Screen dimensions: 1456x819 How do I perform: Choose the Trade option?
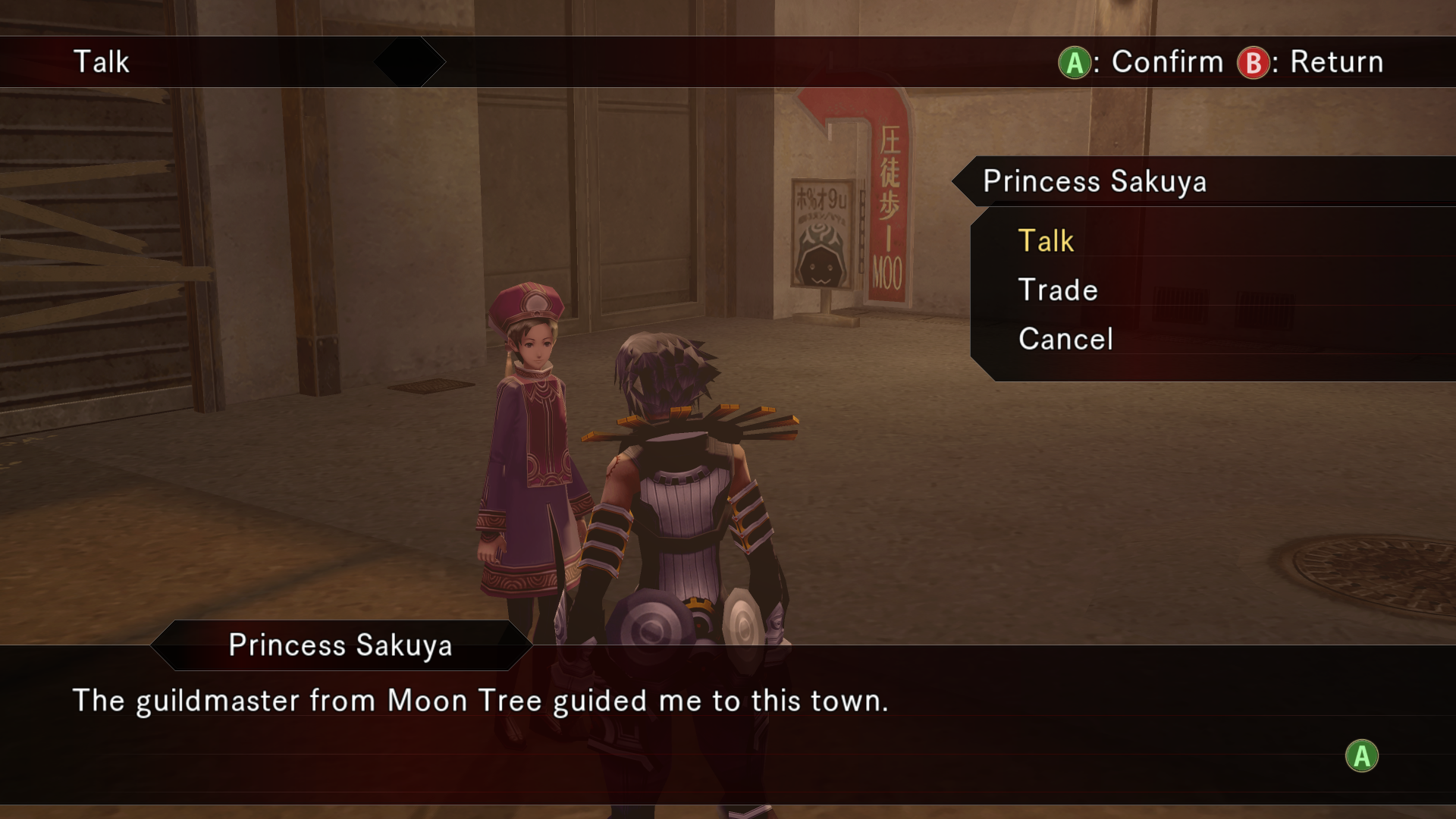(x=1058, y=290)
